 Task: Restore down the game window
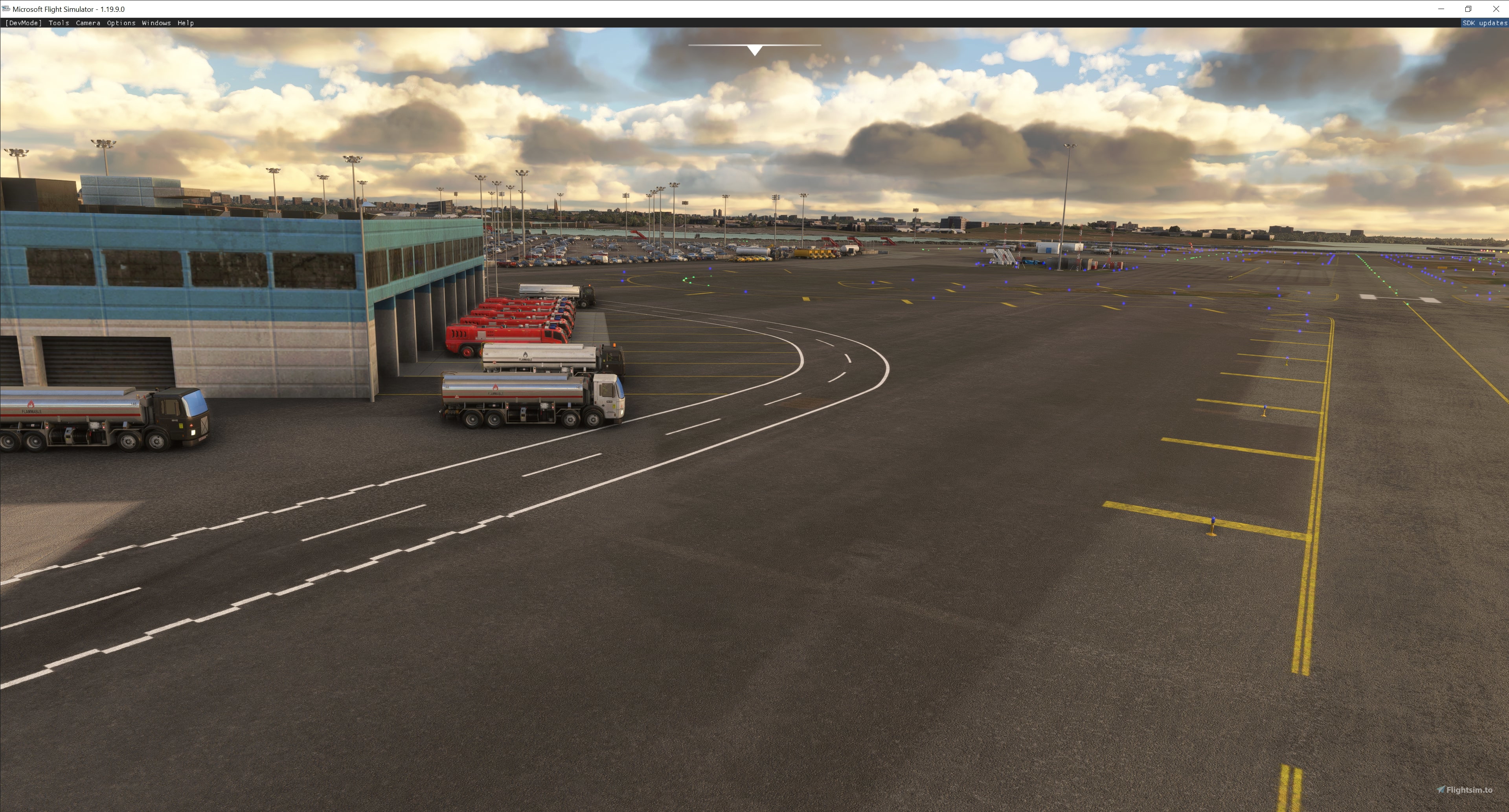[1468, 9]
